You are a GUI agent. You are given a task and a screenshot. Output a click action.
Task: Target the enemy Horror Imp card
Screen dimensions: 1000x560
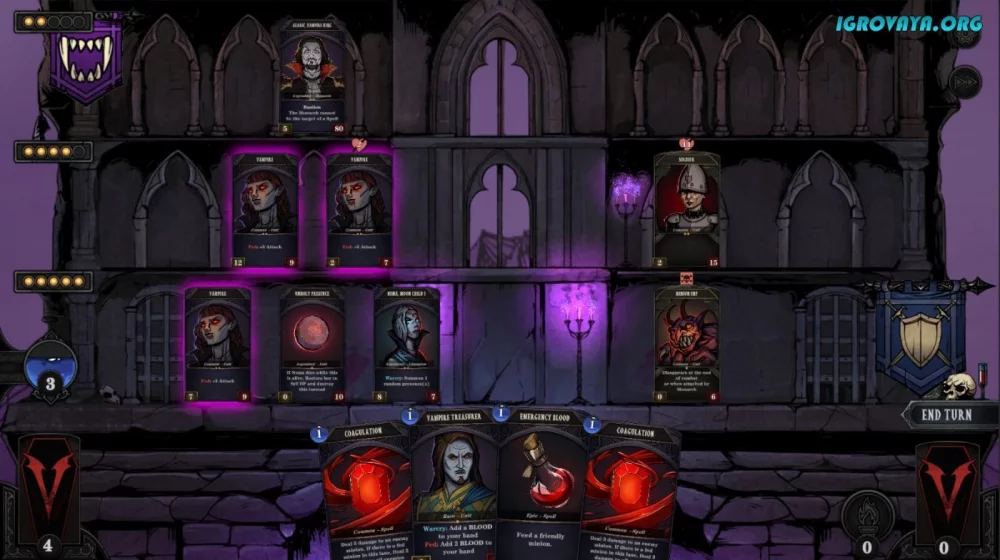[x=687, y=345]
